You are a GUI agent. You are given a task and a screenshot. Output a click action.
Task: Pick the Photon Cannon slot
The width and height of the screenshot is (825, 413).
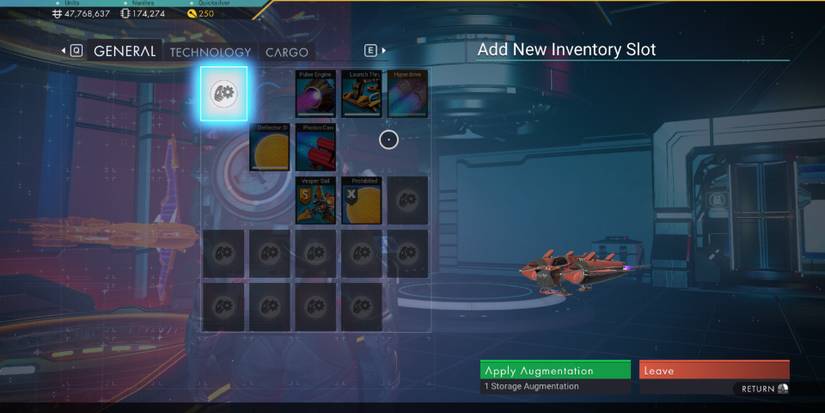(316, 147)
